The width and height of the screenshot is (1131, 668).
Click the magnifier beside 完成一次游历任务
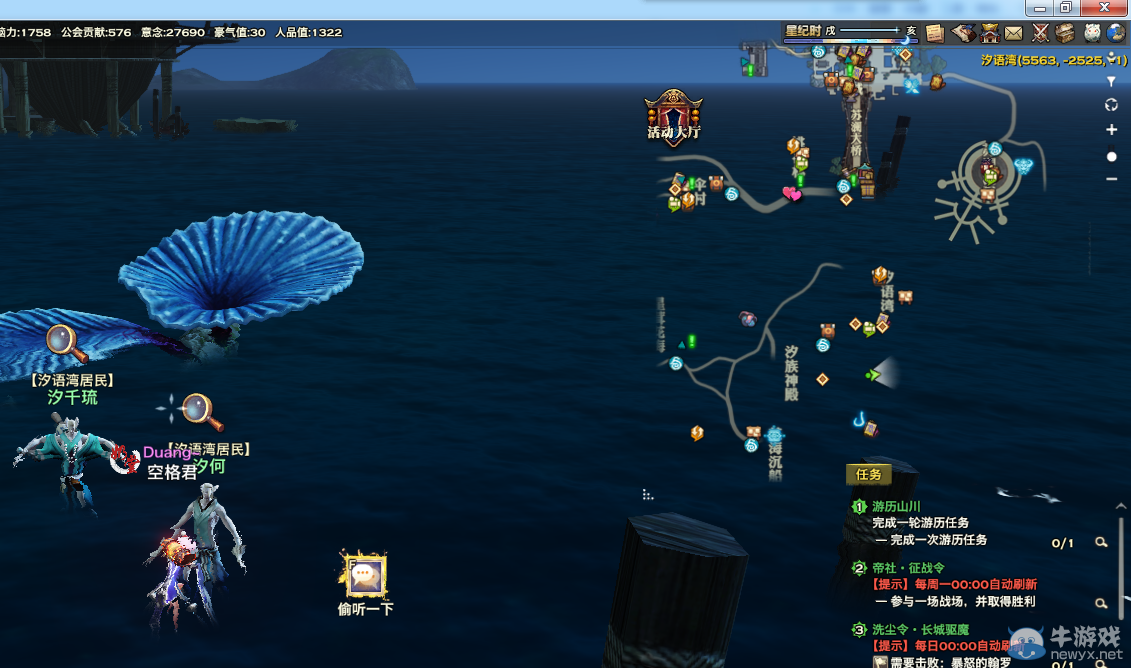tap(1101, 542)
